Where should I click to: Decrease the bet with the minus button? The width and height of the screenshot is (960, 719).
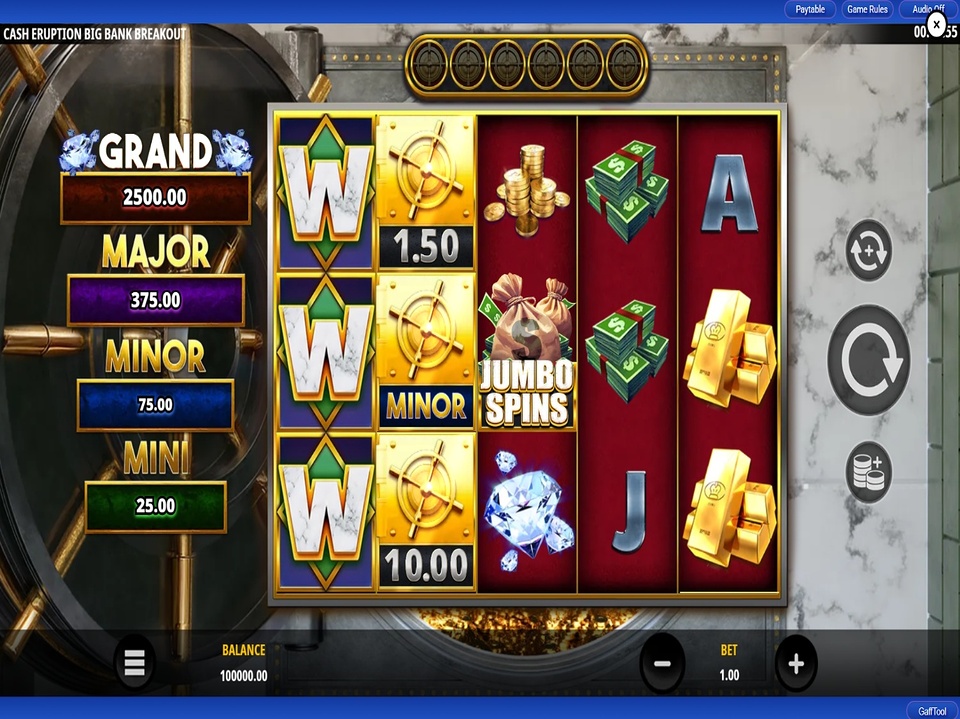[x=662, y=663]
